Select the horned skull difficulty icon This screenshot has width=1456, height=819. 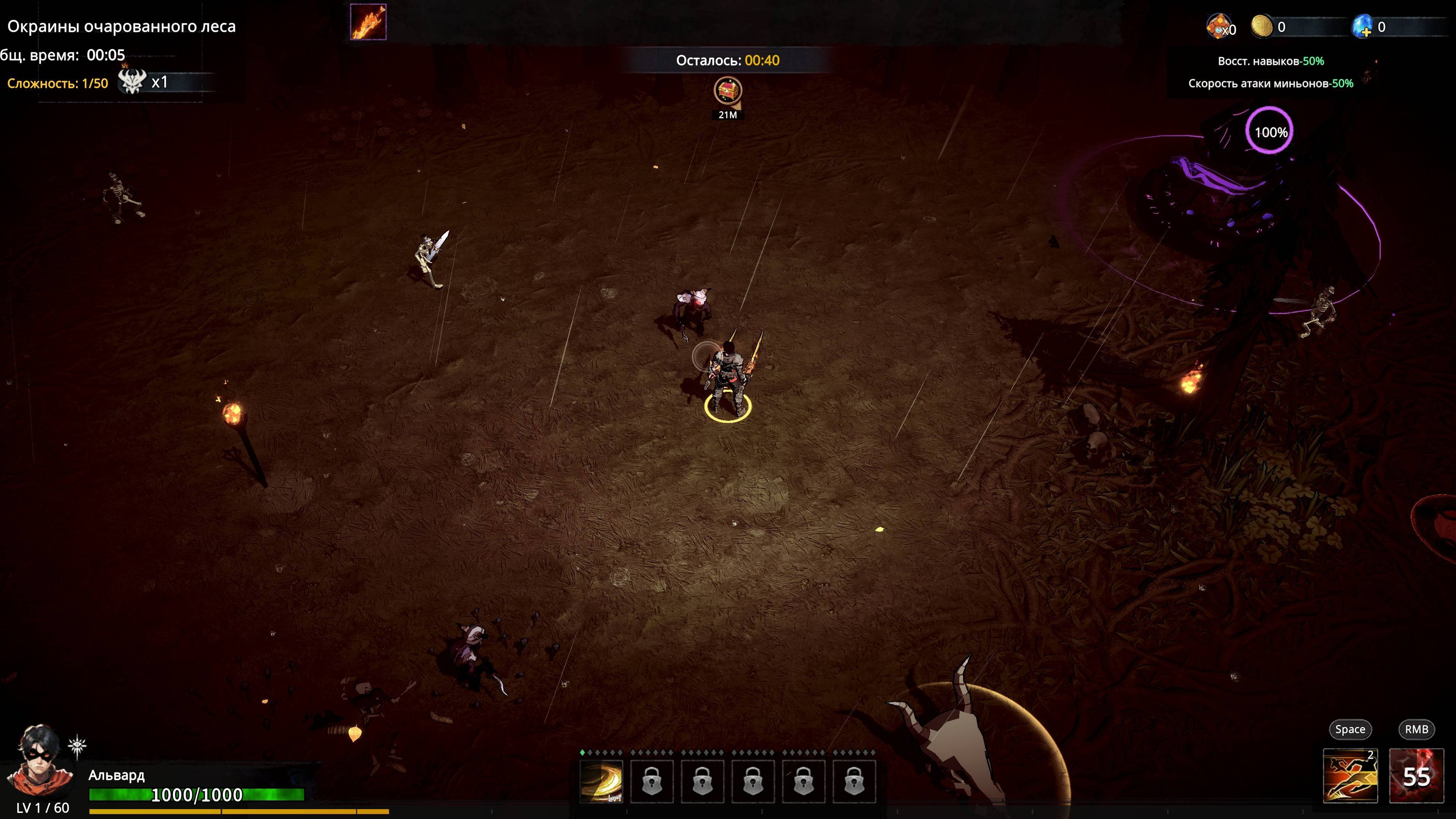[132, 83]
